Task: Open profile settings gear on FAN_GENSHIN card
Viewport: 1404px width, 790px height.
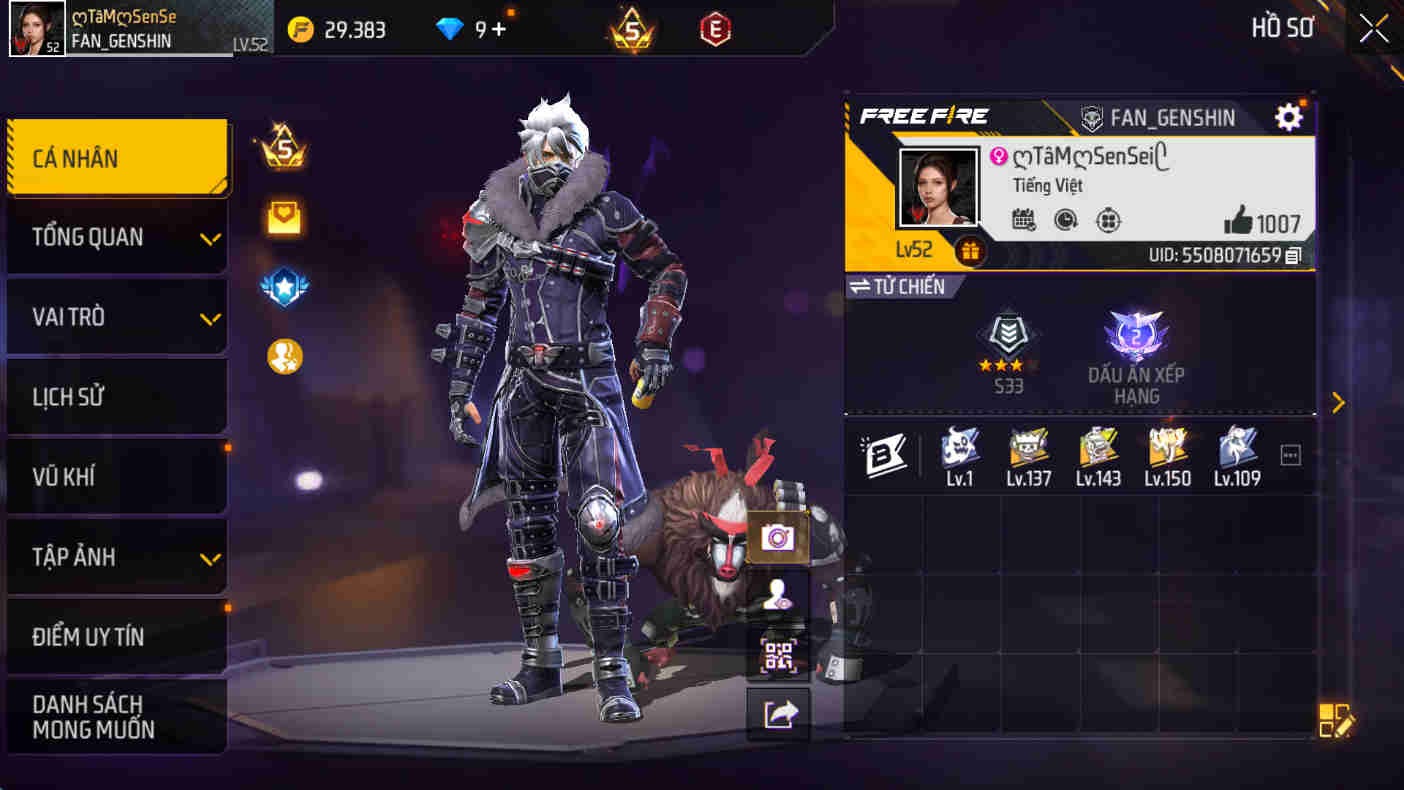Action: click(1288, 116)
